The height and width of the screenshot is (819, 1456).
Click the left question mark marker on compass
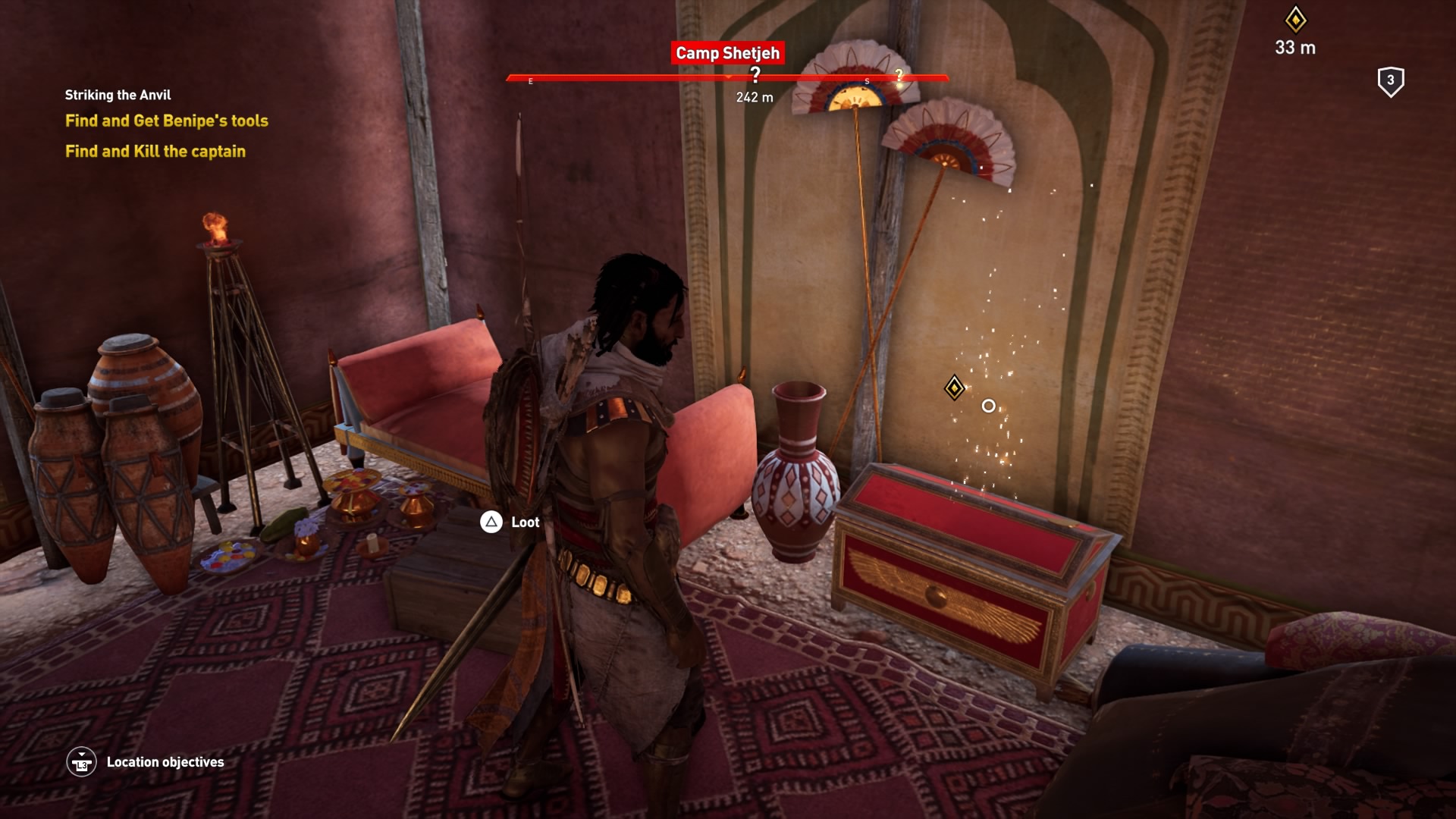[755, 72]
